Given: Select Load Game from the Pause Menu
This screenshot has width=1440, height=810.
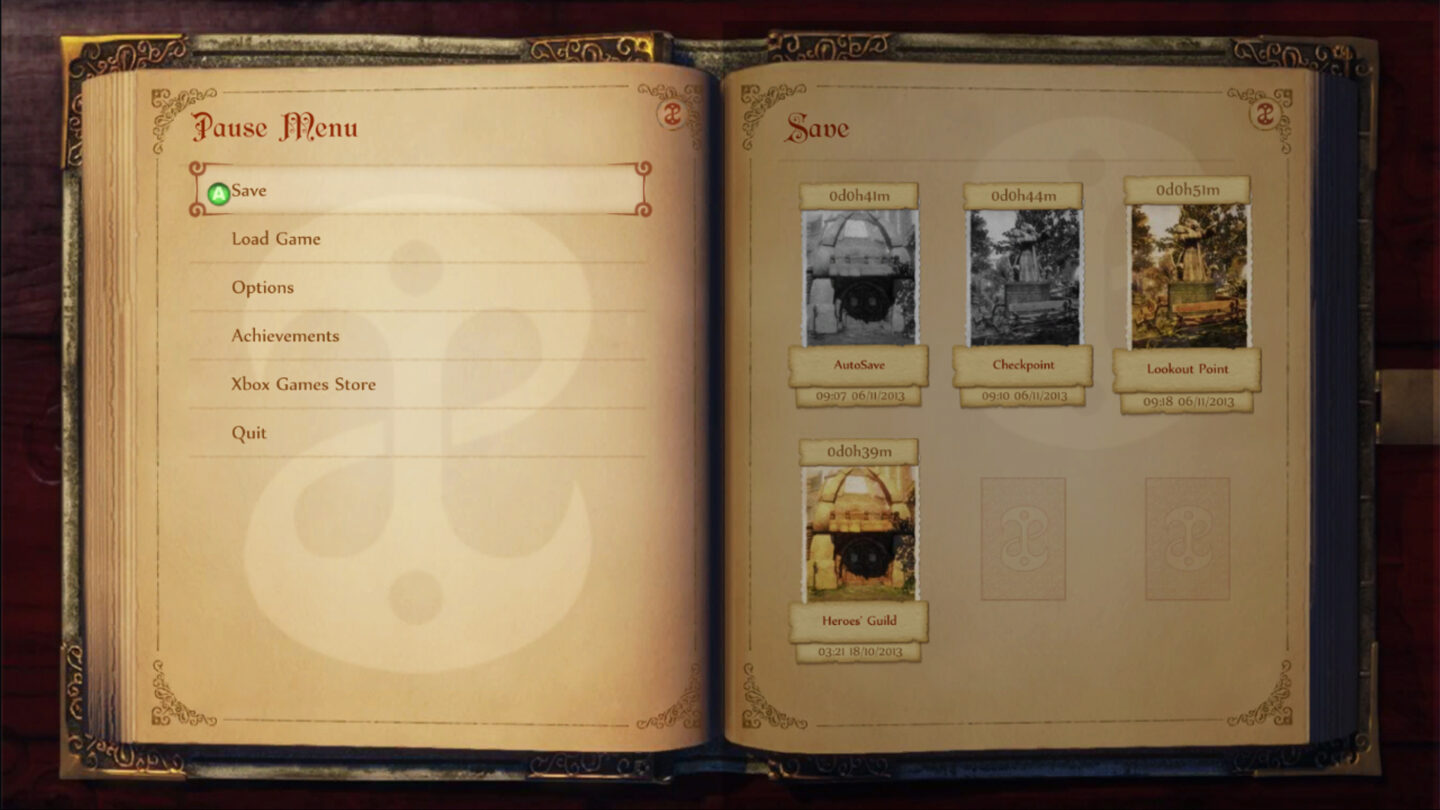Looking at the screenshot, I should click(x=276, y=239).
